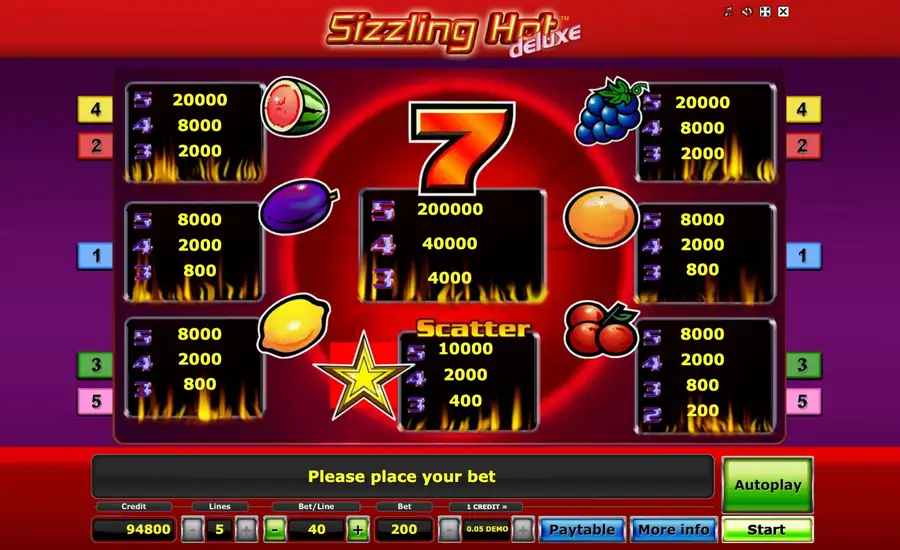
Task: Activate Autoplay
Action: (x=767, y=485)
